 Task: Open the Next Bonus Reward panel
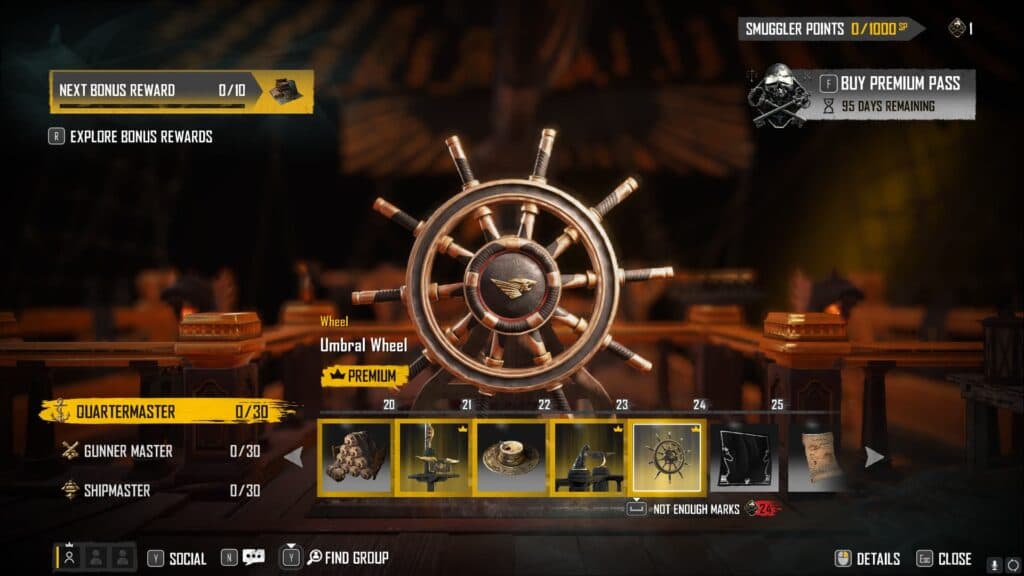pyautogui.click(x=181, y=90)
